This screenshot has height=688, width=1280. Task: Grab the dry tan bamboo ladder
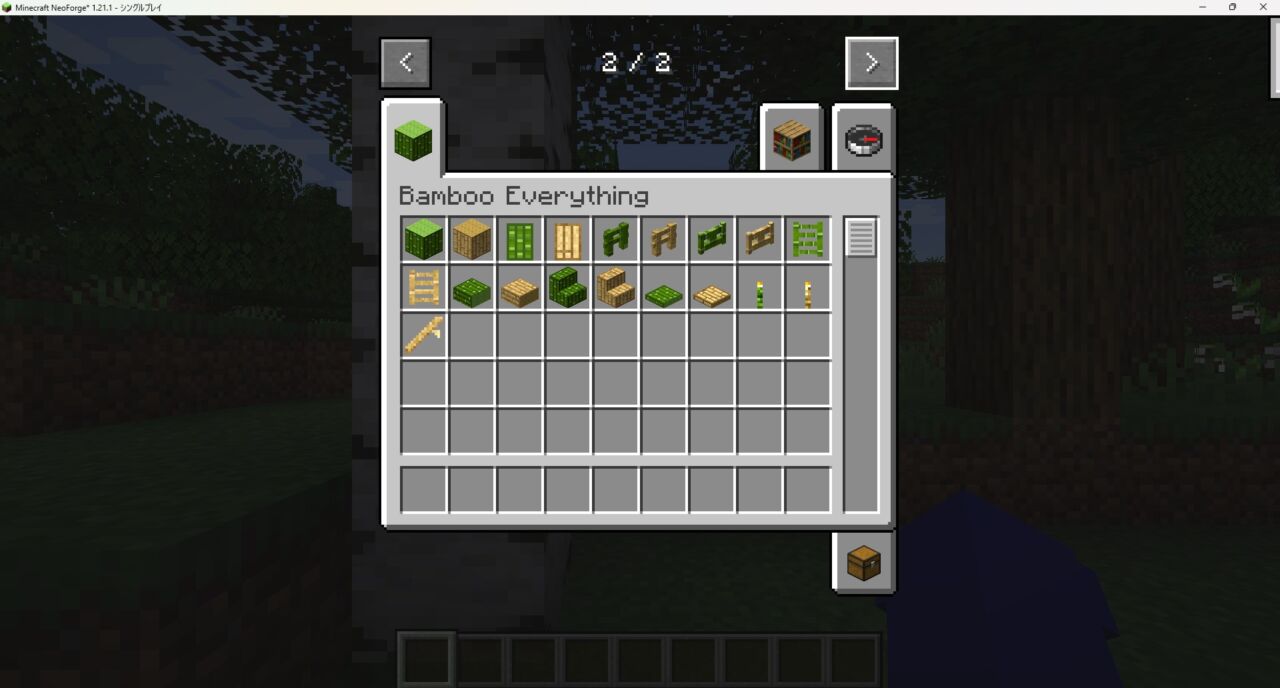tap(424, 288)
